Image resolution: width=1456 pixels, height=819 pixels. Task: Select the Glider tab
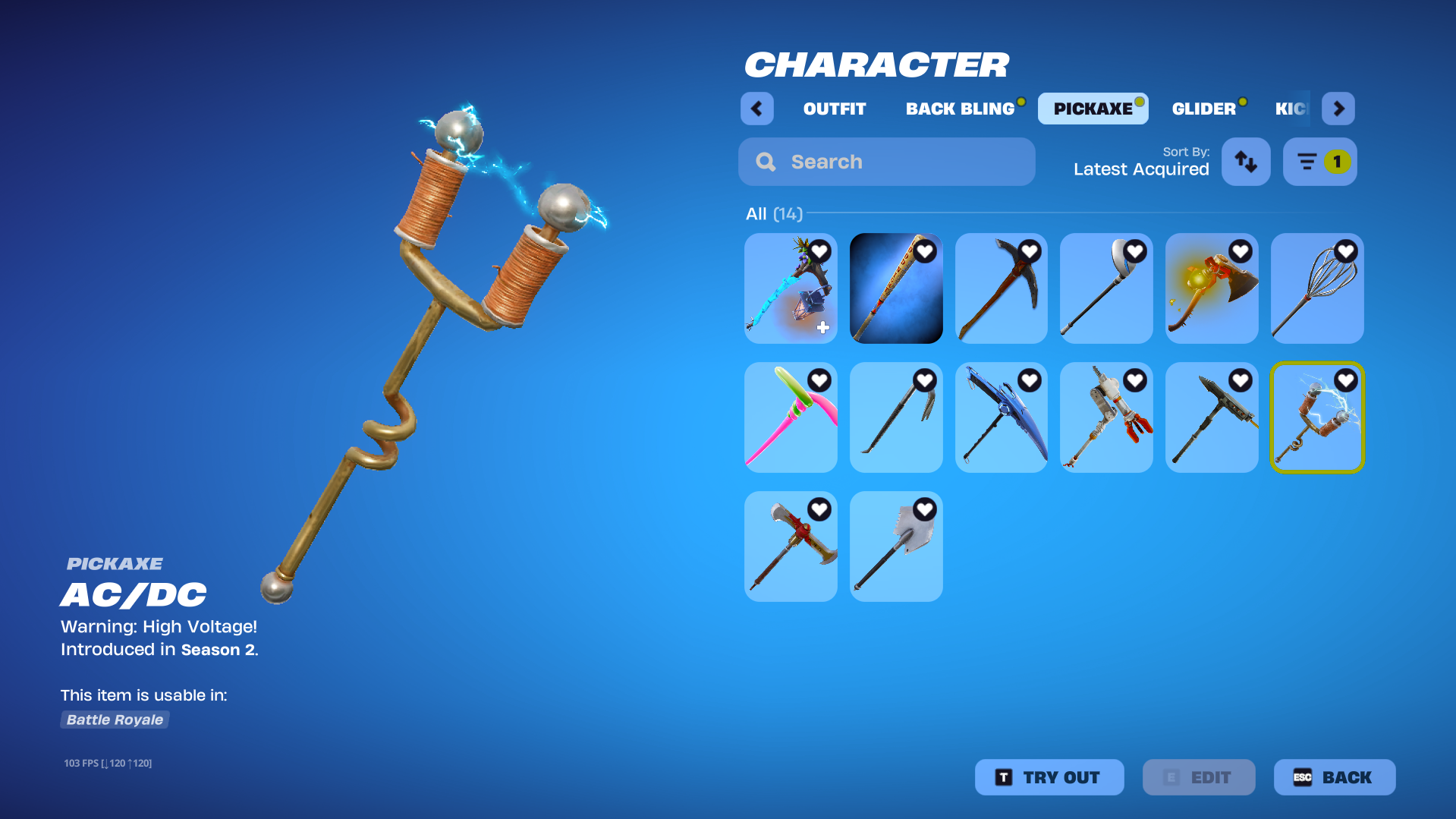point(1203,109)
